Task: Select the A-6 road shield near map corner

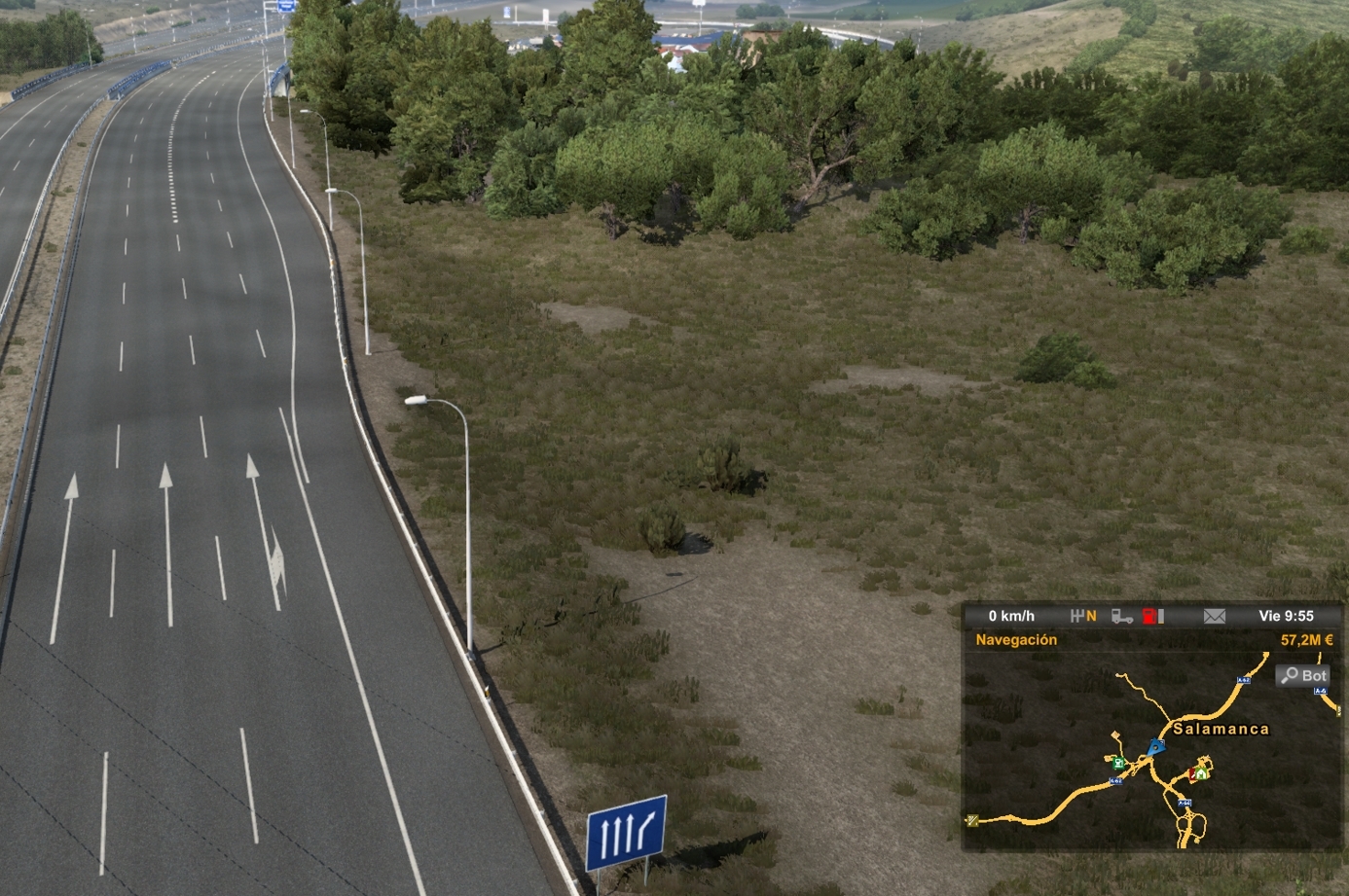Action: 1321,691
